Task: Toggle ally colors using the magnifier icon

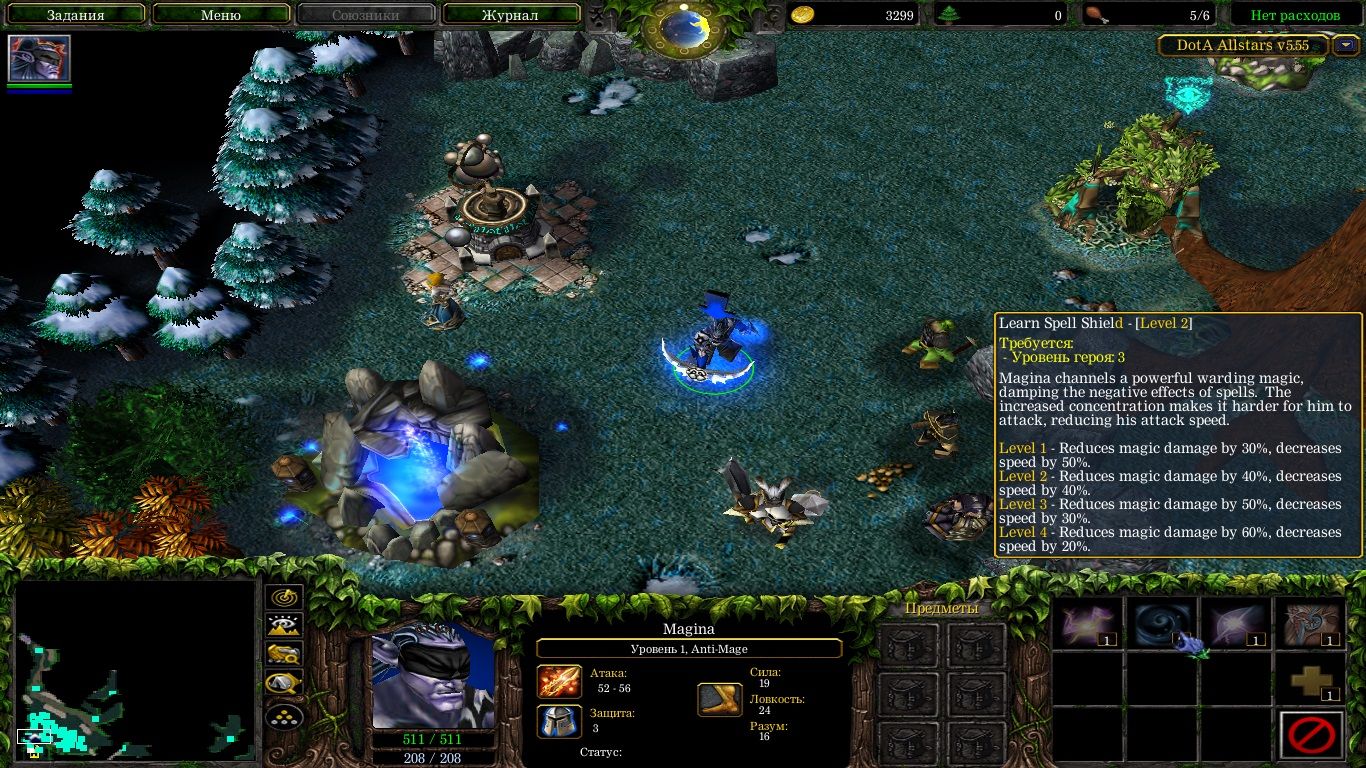Action: 283,682
